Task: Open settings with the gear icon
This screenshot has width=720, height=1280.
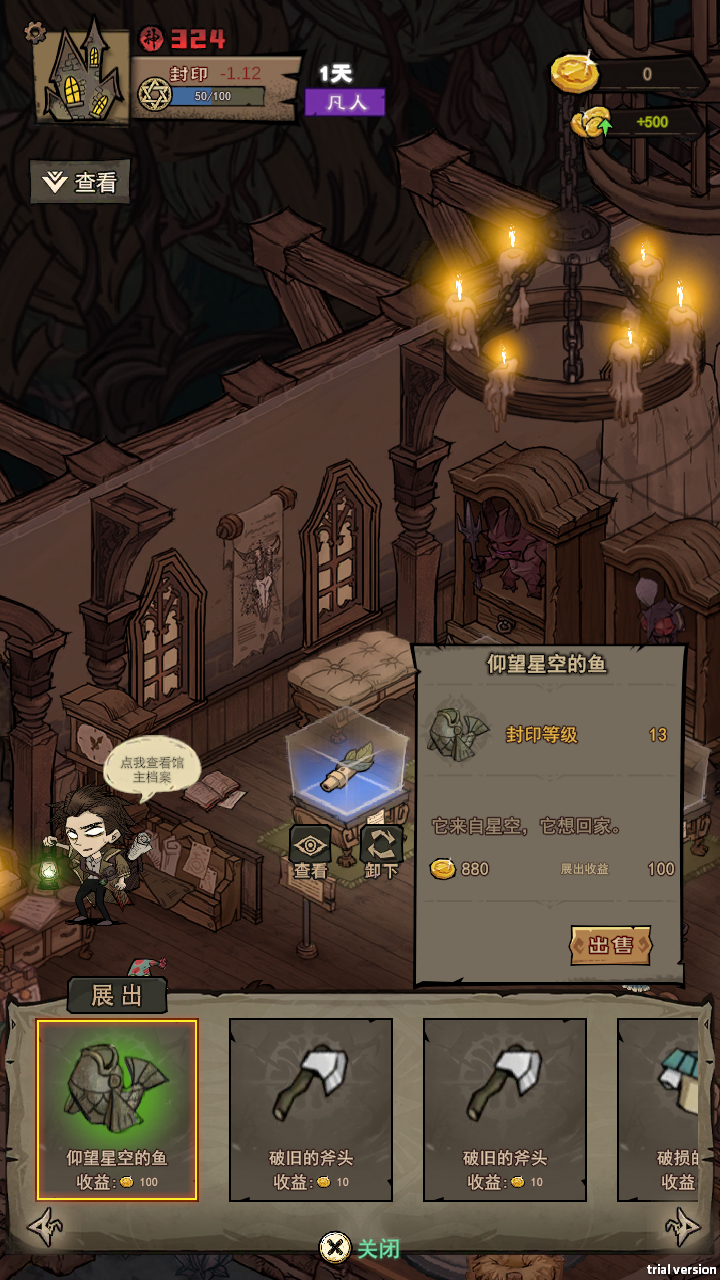Action: click(x=36, y=32)
